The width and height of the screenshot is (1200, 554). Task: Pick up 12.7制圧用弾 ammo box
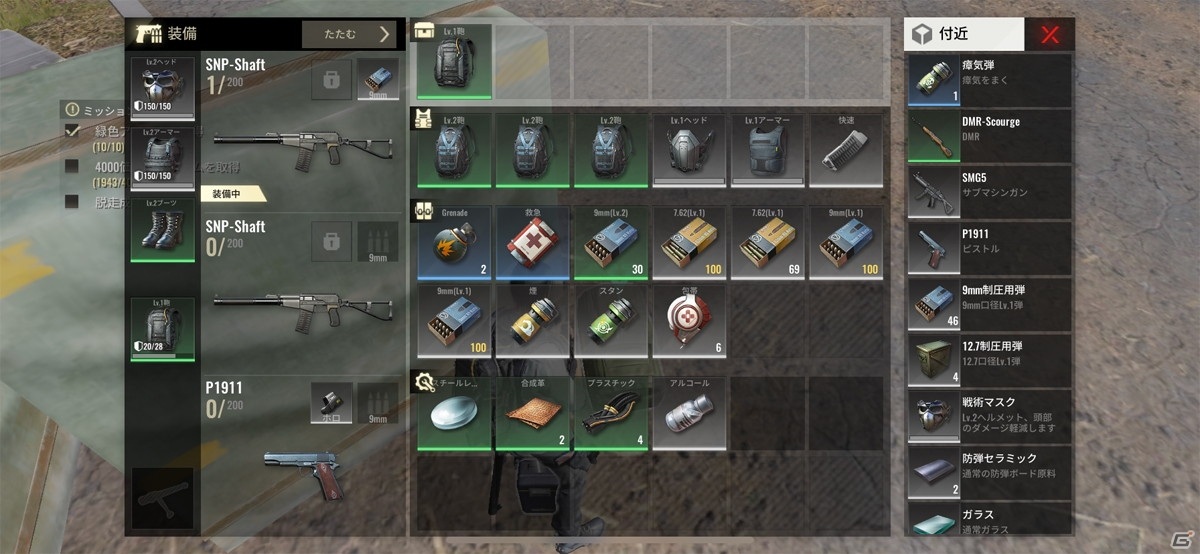click(x=988, y=360)
